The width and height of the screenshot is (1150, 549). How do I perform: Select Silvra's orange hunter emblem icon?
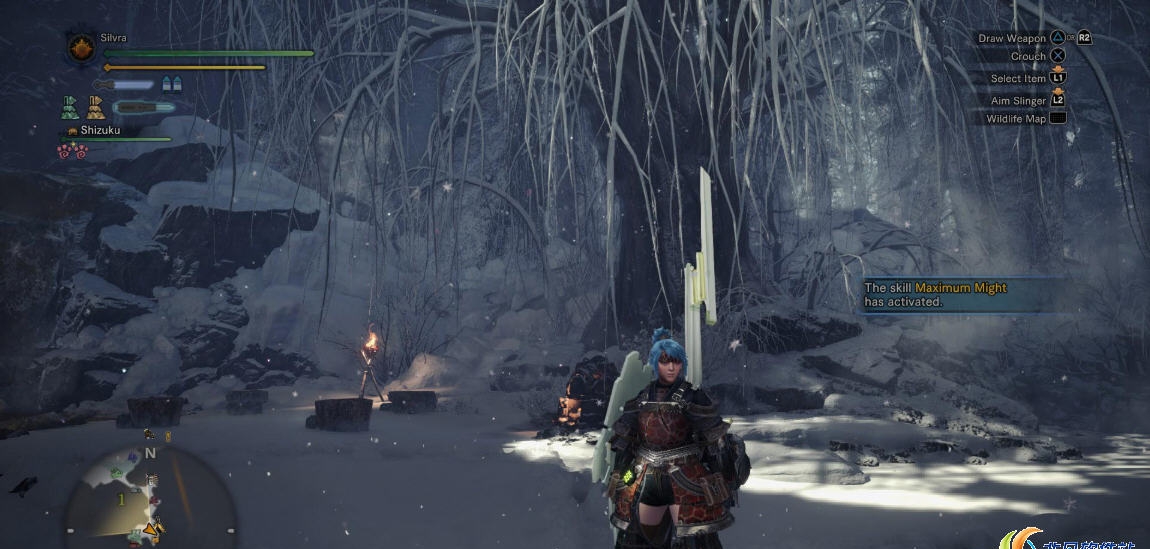tap(80, 47)
